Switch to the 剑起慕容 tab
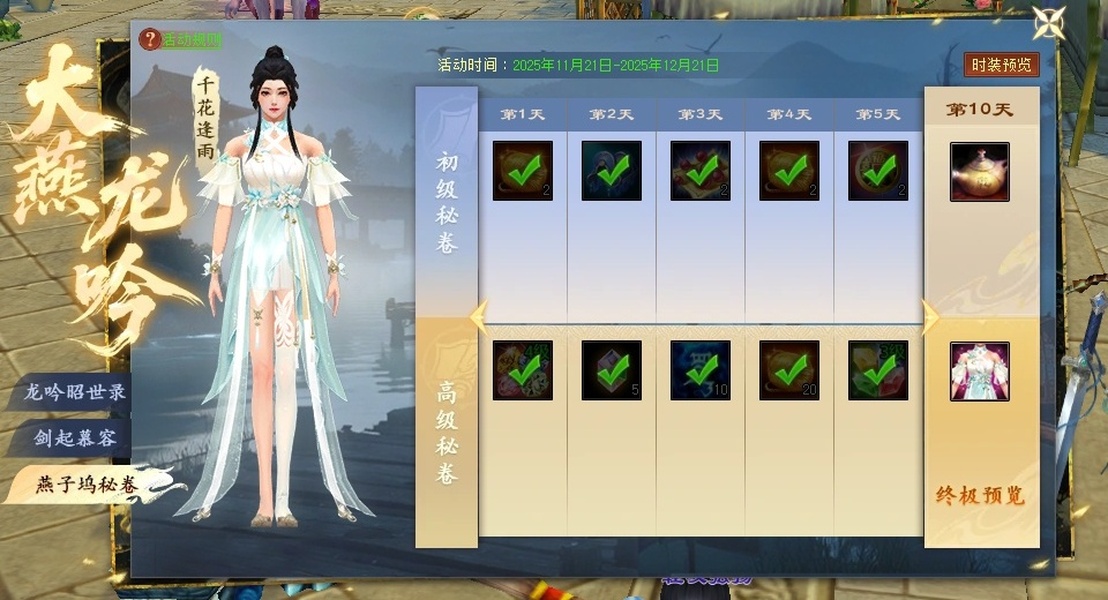 coord(76,439)
